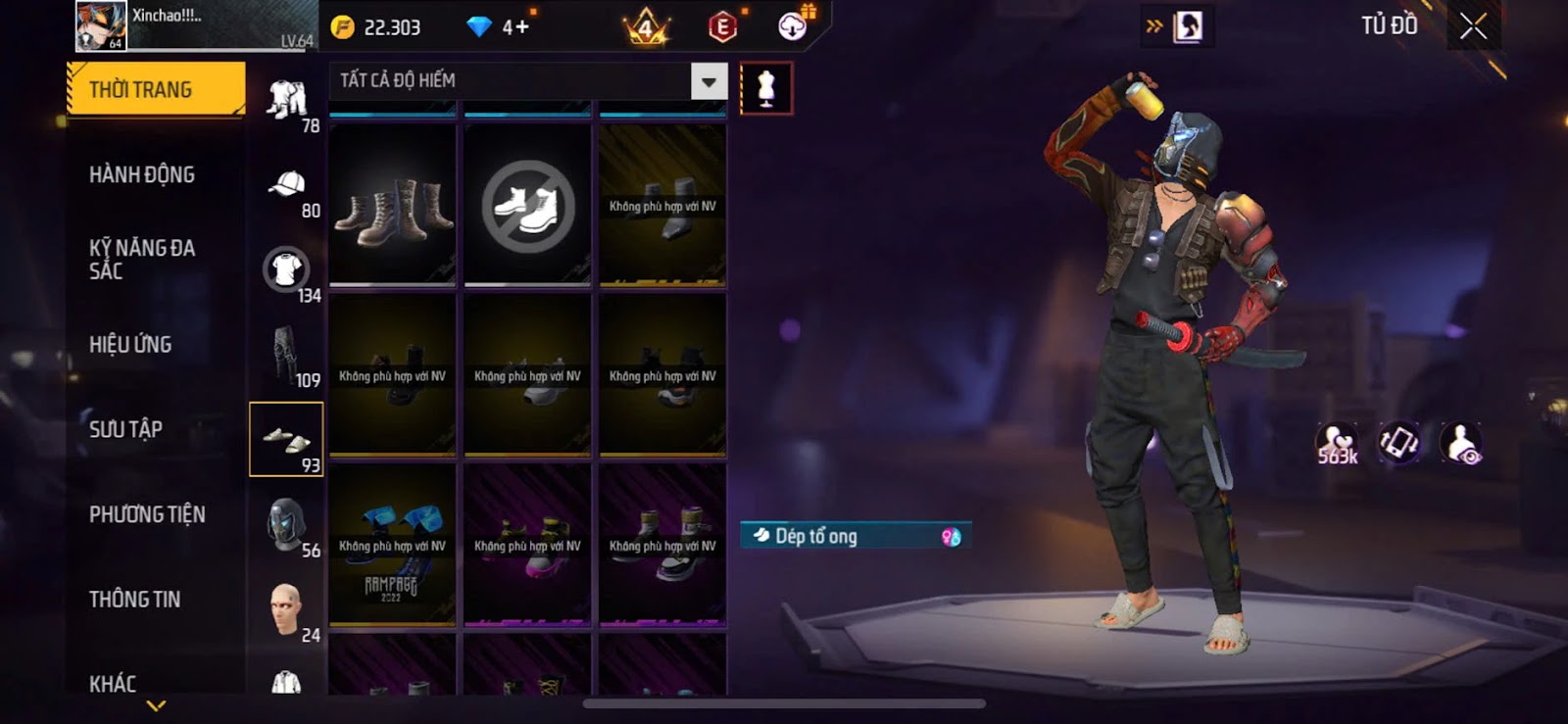Switch to the HÀNH ĐỘNG tab

[x=142, y=174]
